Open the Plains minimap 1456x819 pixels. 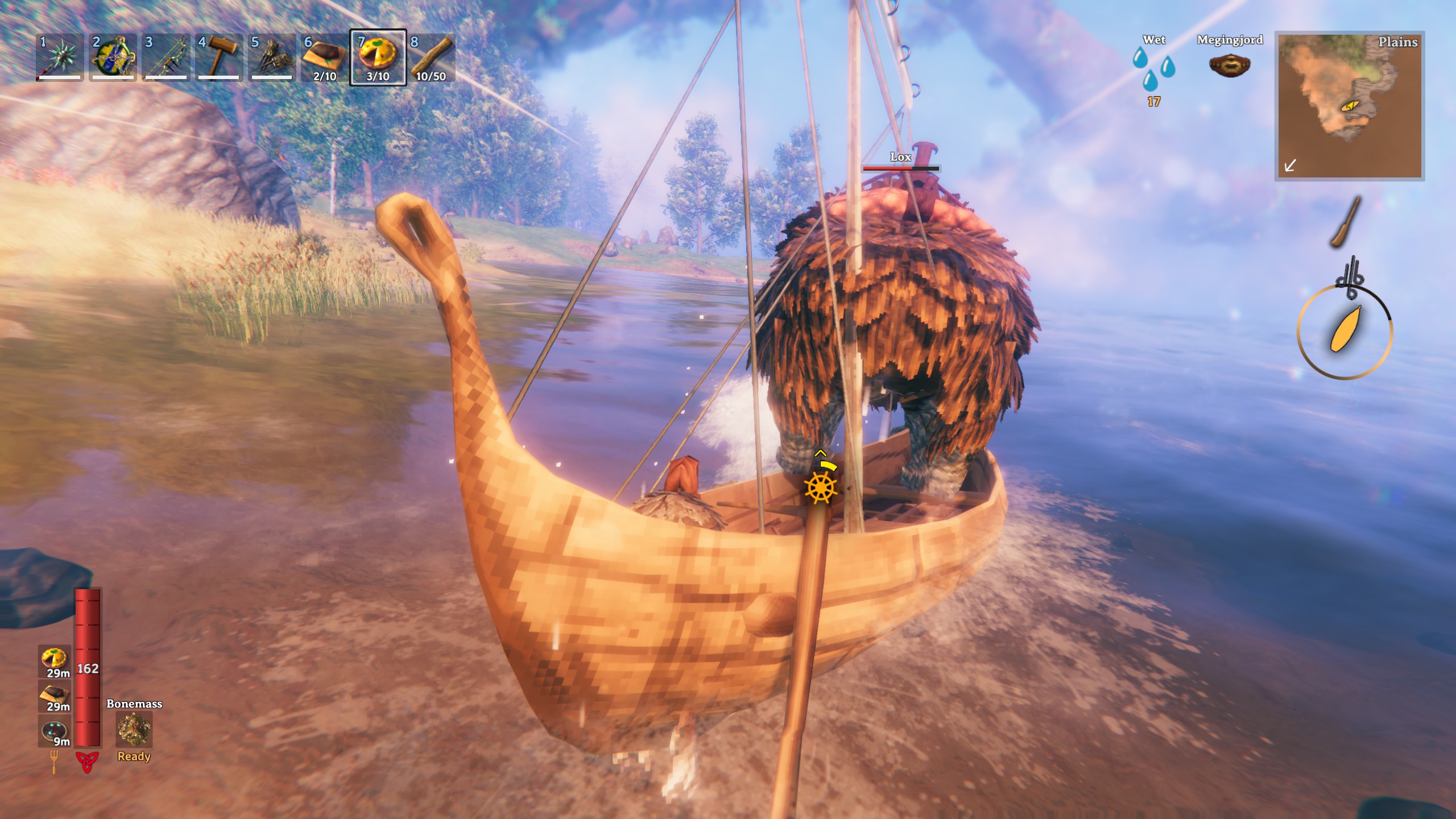pos(1349,106)
